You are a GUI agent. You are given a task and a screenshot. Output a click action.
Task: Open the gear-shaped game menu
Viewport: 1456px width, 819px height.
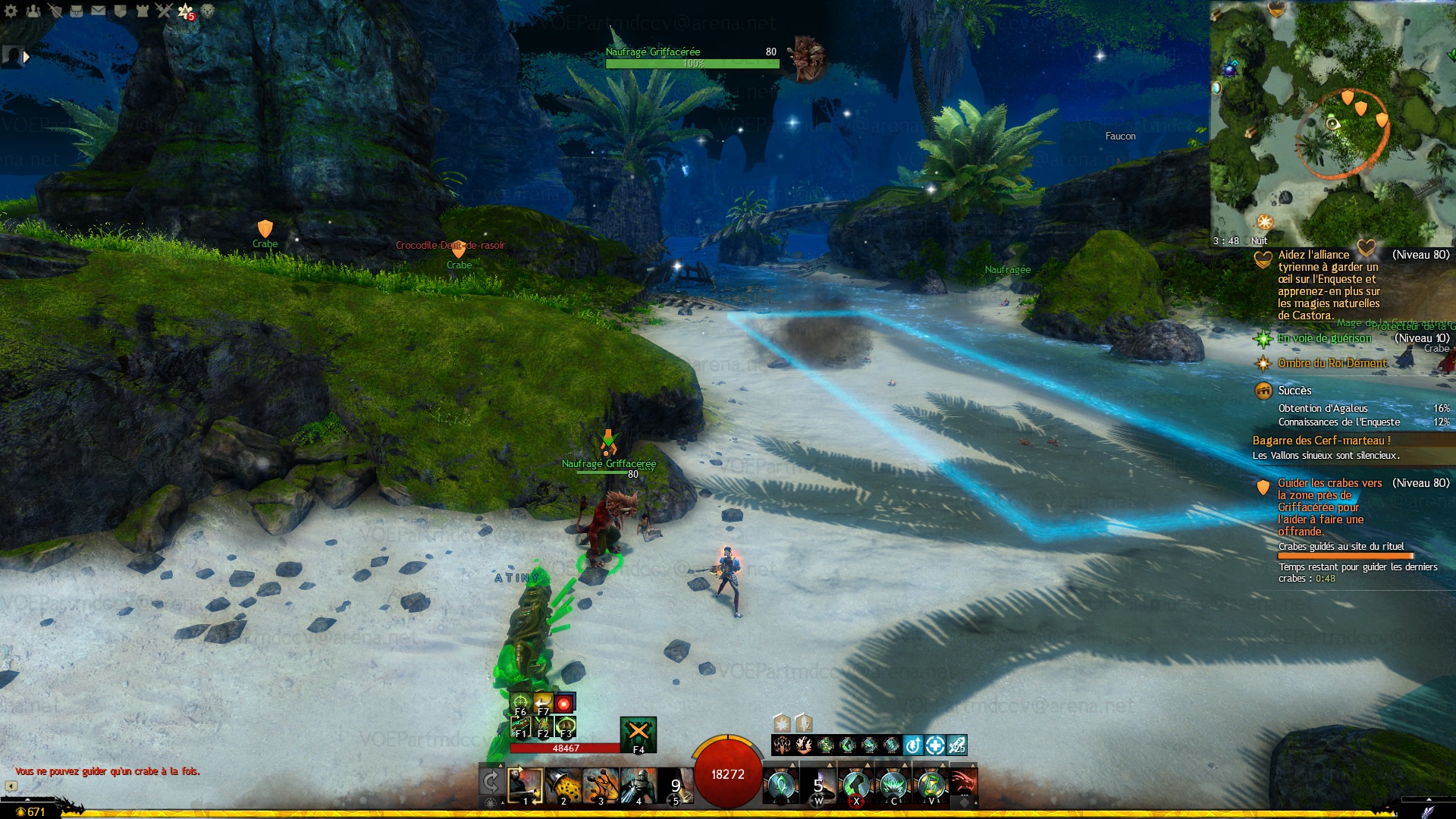pos(11,11)
